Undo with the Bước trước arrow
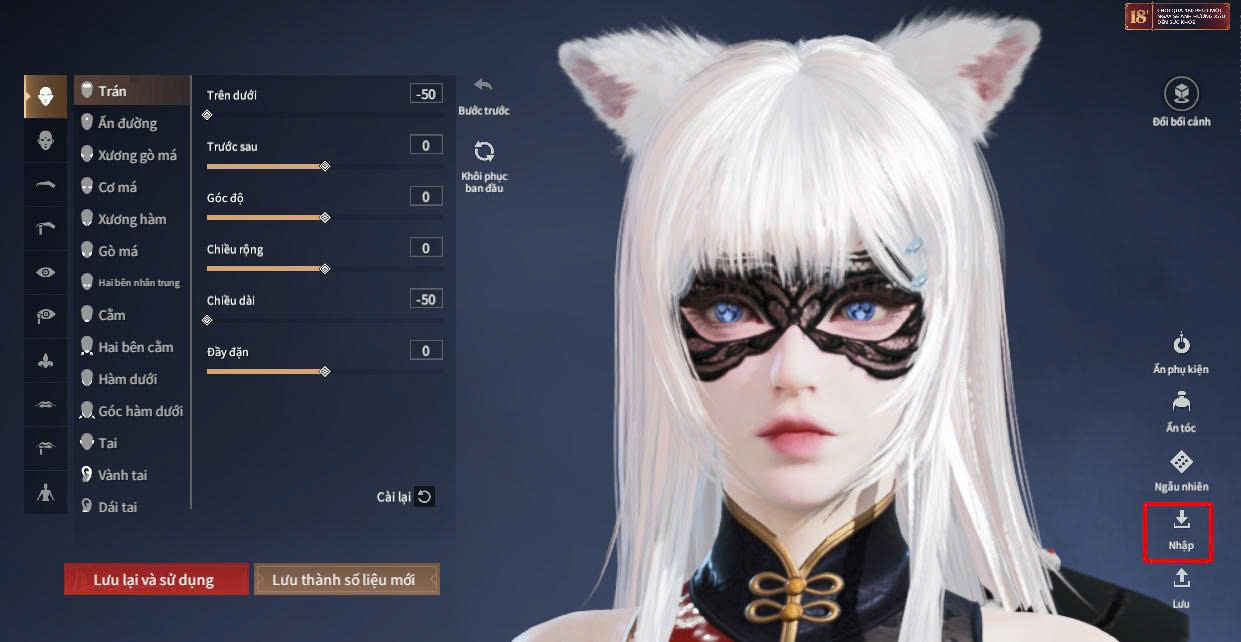1241x642 pixels. coord(484,95)
